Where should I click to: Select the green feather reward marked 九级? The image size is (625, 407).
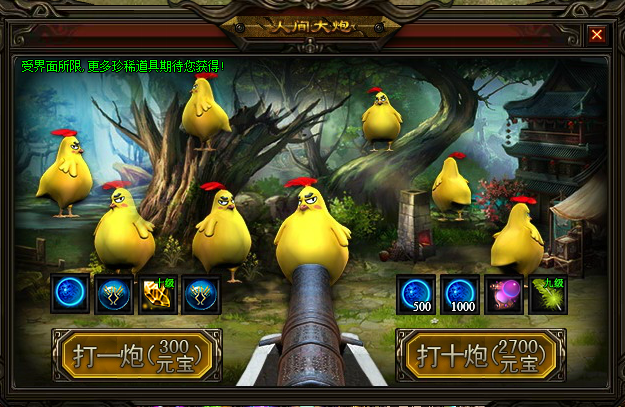[x=547, y=295]
